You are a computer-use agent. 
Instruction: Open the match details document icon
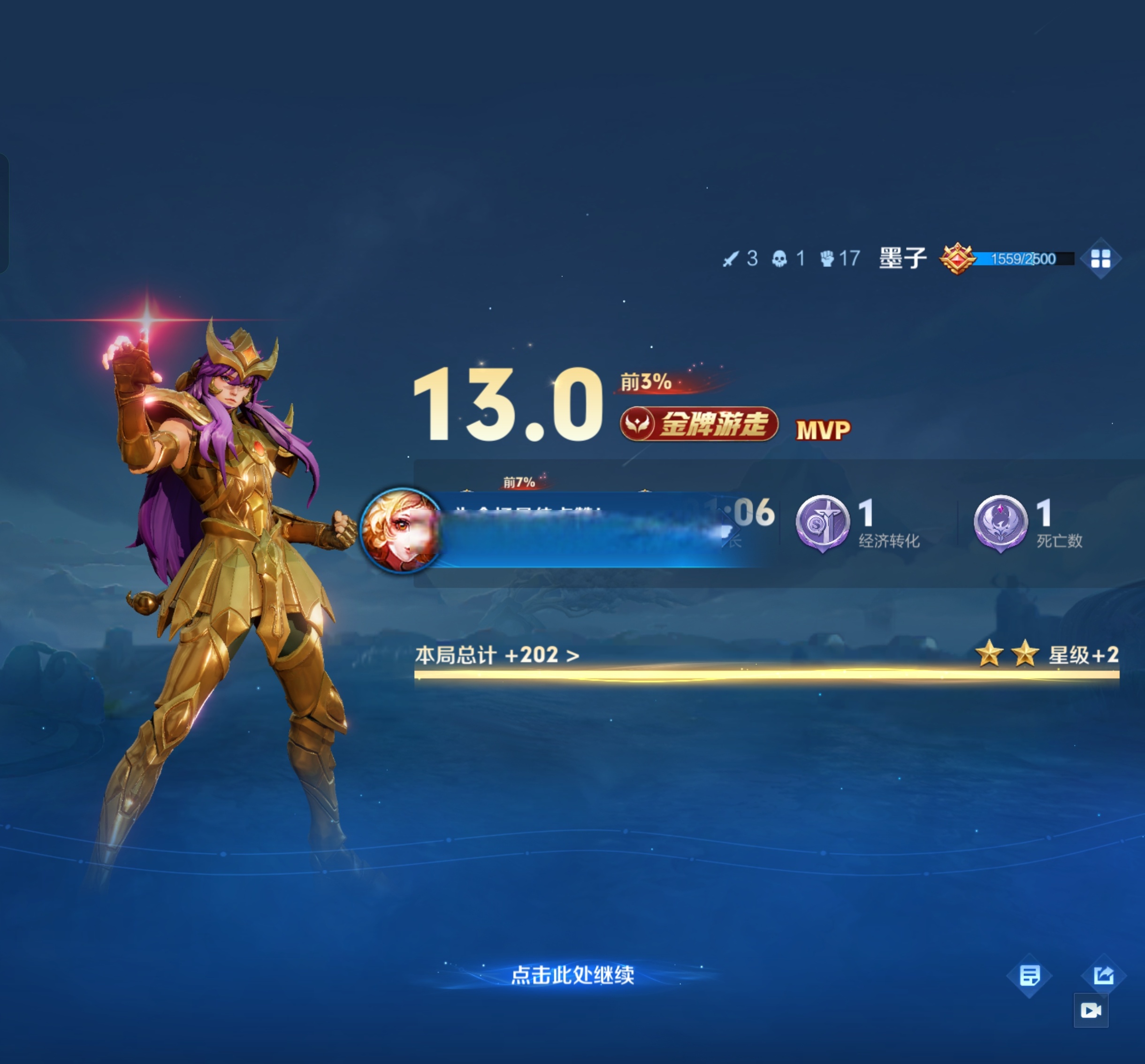1029,975
